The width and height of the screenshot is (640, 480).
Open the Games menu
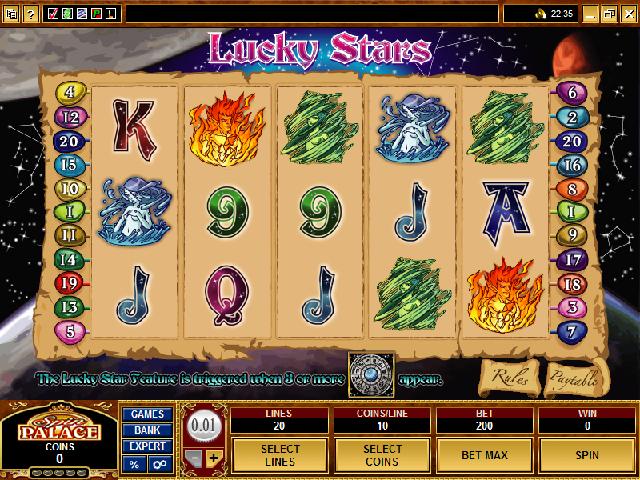[x=148, y=414]
